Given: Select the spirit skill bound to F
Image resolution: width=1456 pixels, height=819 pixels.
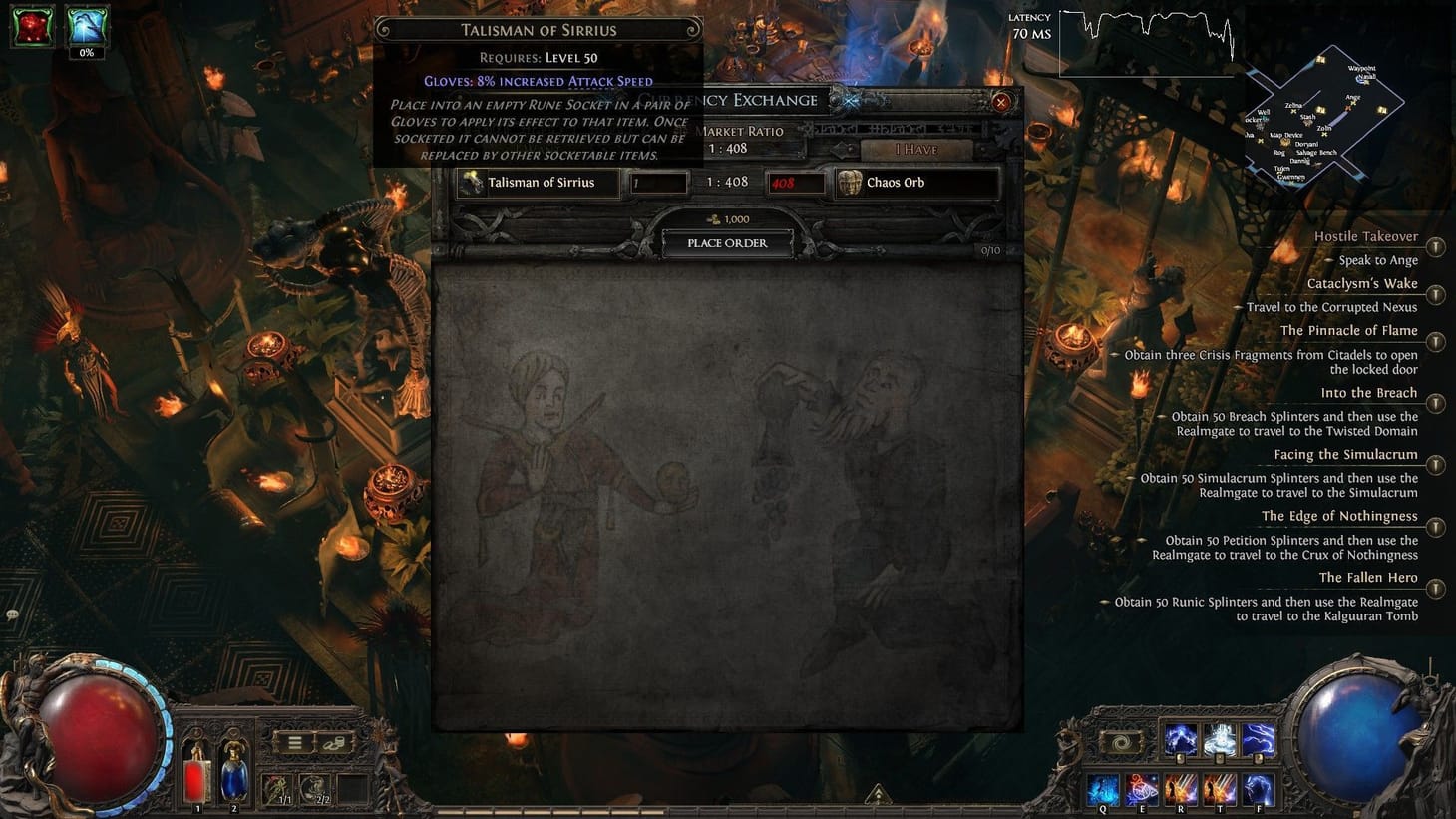Looking at the screenshot, I should click(1258, 789).
